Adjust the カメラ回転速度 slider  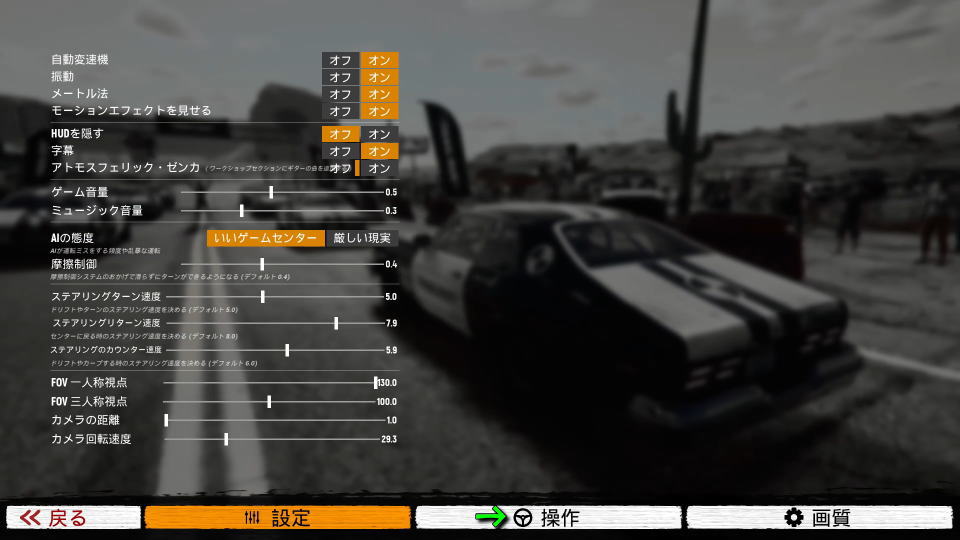[226, 439]
